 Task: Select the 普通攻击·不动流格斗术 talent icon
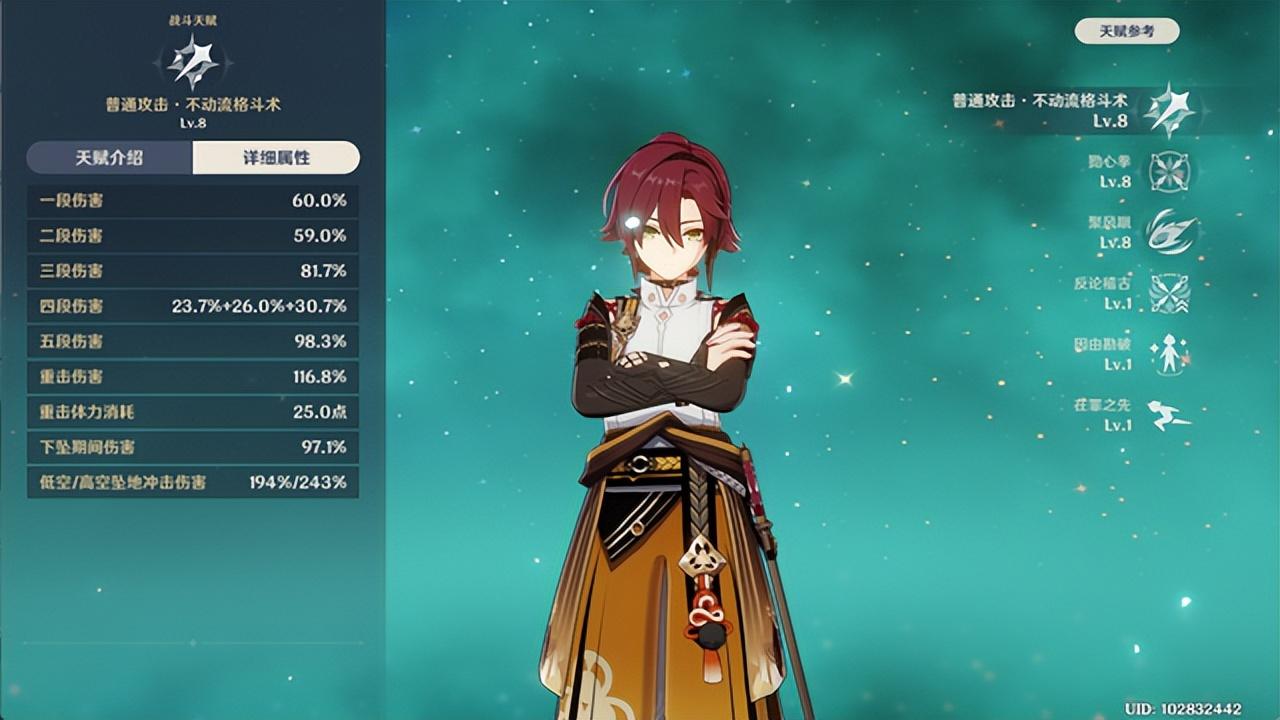(1168, 110)
